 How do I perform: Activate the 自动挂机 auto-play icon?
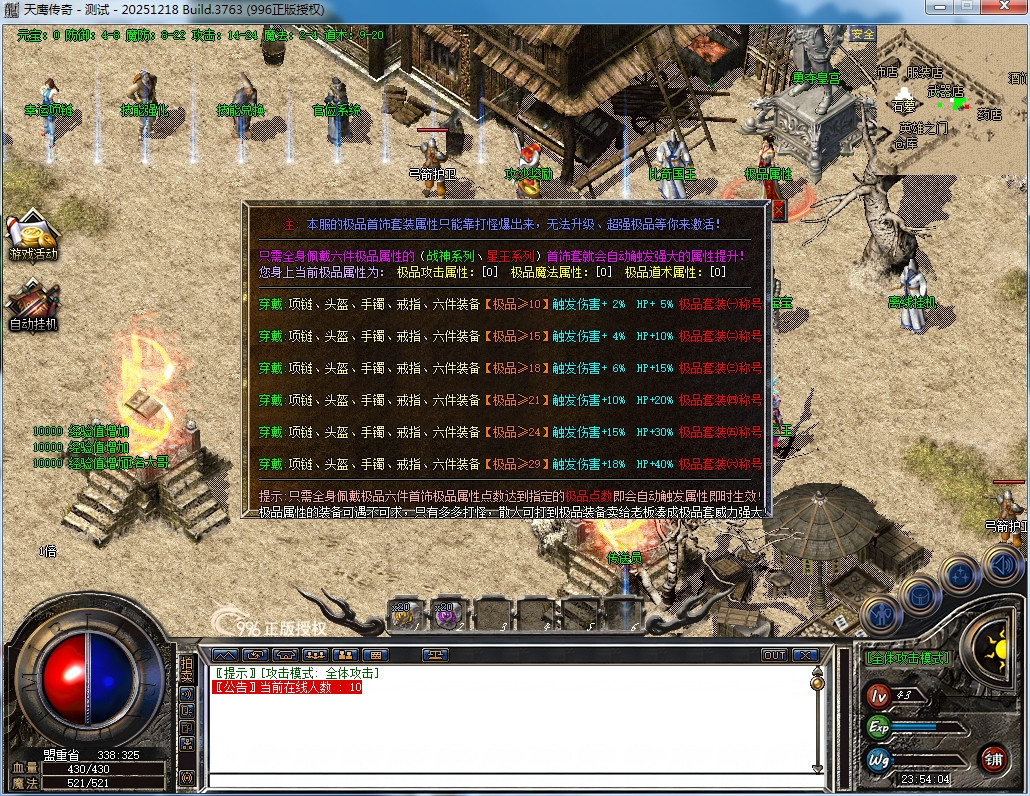point(34,304)
